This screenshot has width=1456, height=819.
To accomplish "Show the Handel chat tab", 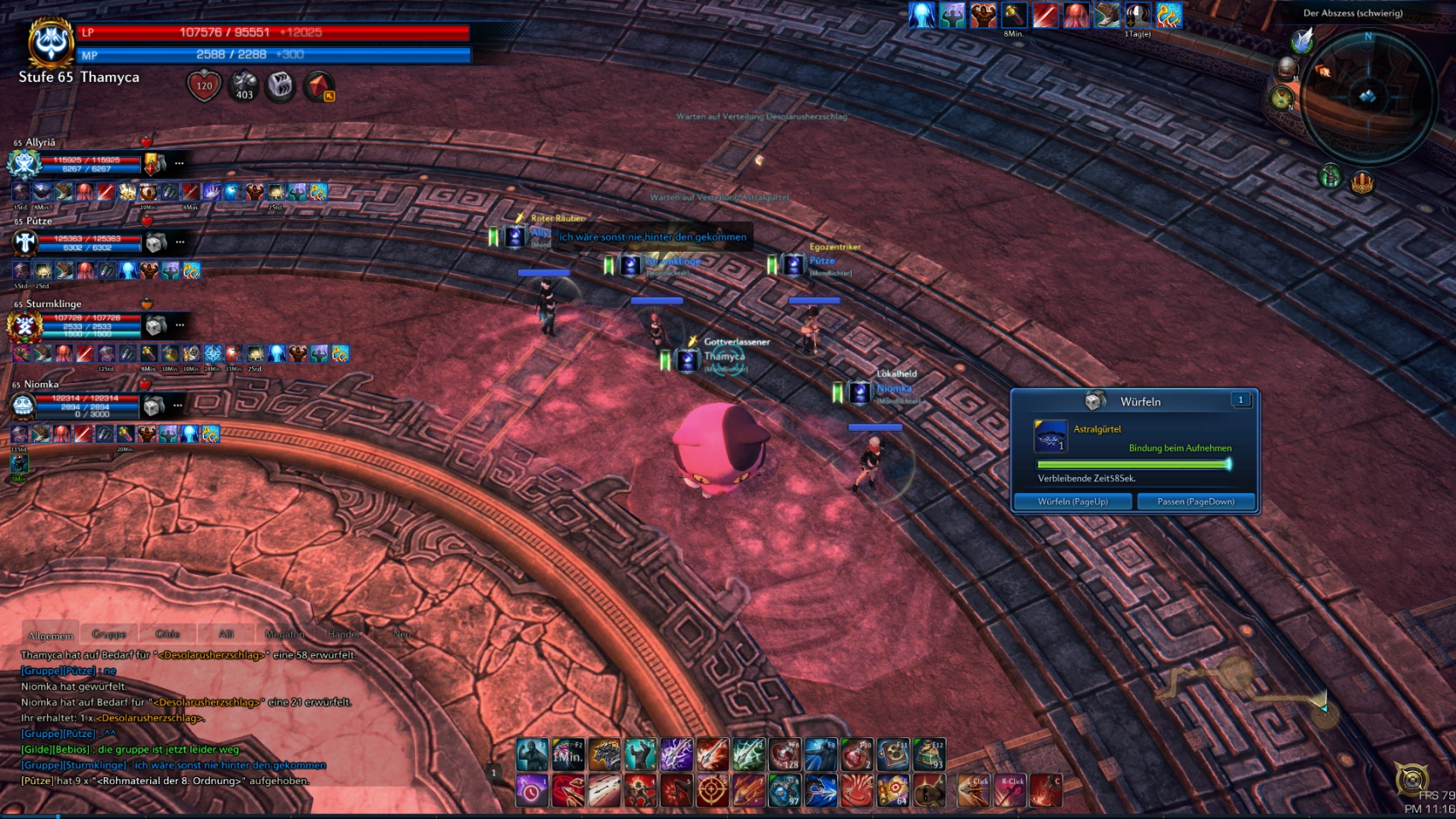I will point(344,634).
